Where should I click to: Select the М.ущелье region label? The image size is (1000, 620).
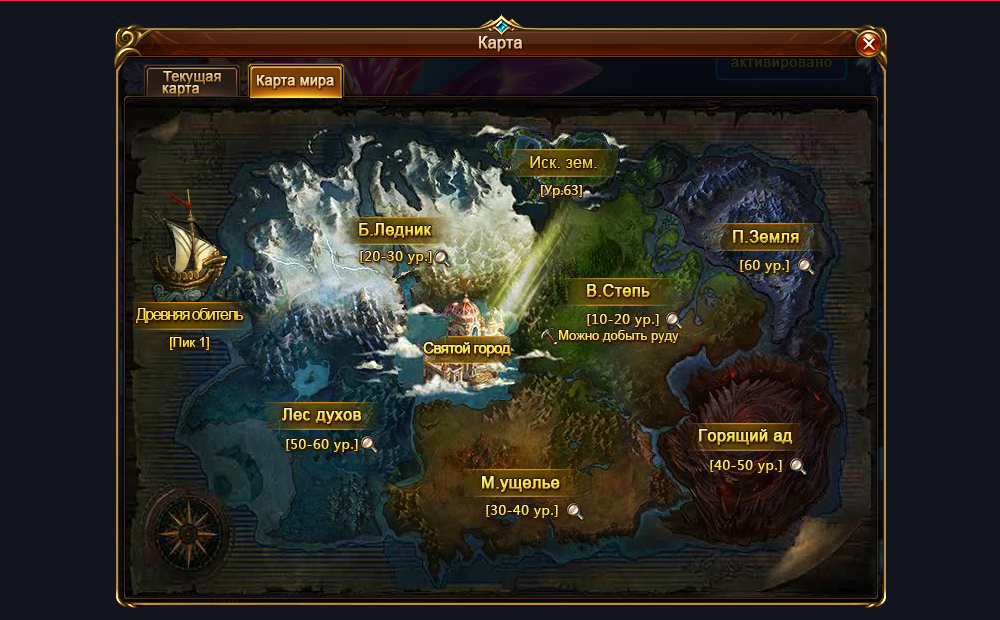point(520,483)
